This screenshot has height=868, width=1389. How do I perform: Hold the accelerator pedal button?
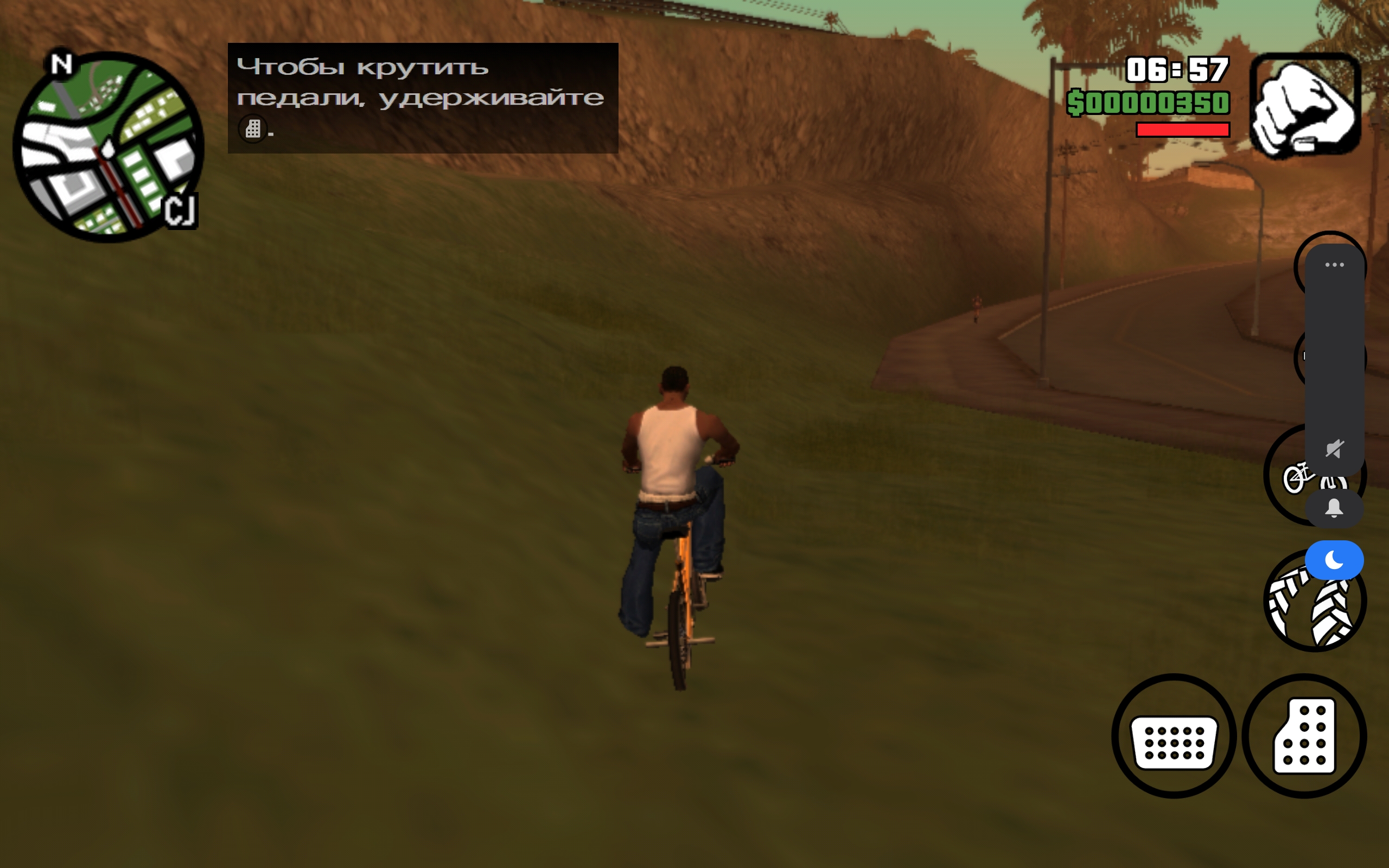(1304, 737)
